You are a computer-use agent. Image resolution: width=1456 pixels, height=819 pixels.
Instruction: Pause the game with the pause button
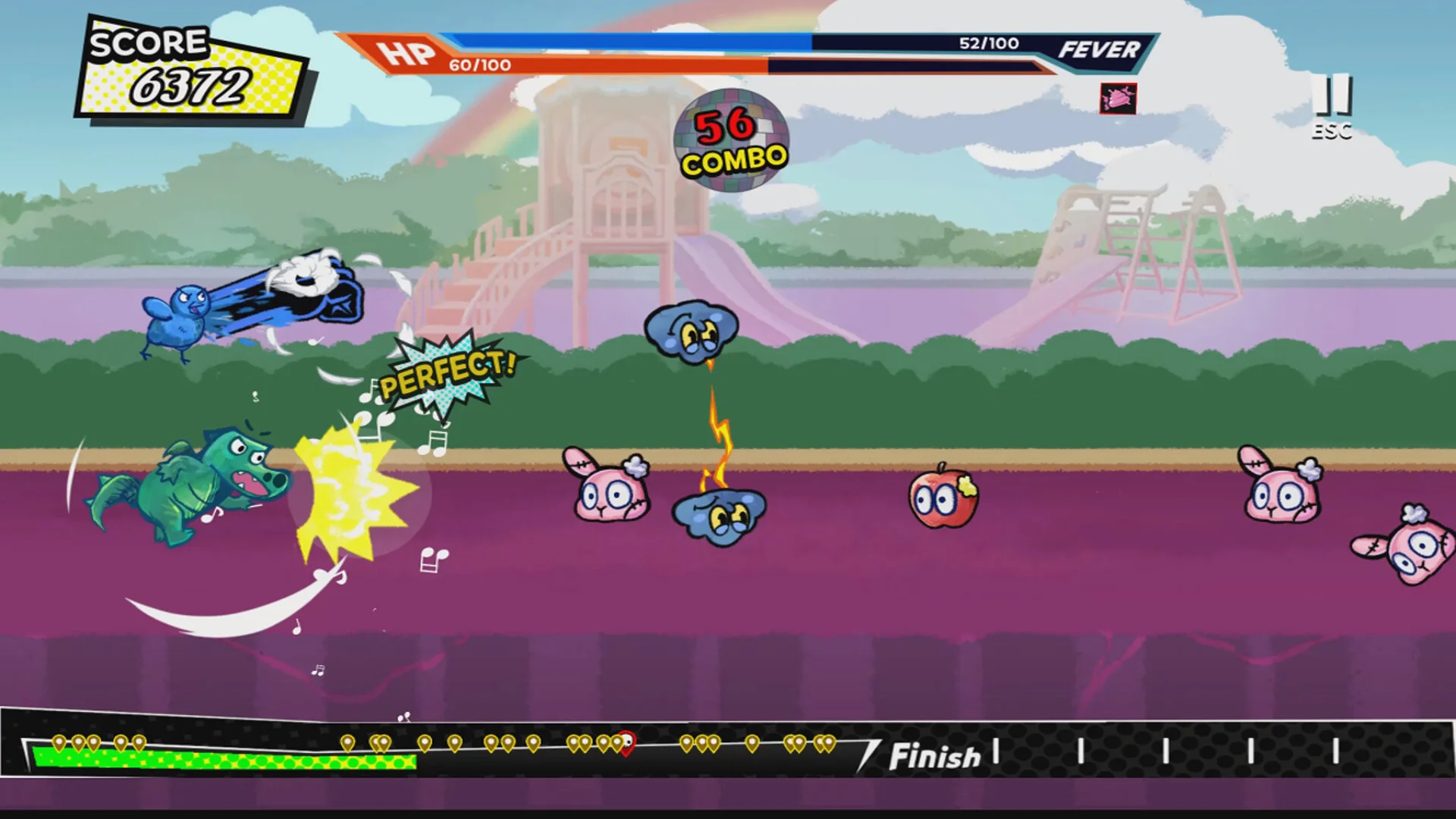pyautogui.click(x=1332, y=96)
